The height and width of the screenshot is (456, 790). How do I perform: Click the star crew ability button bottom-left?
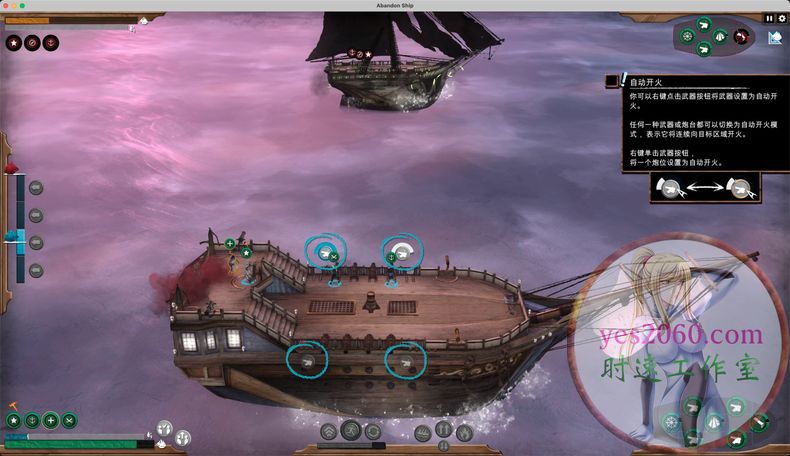14,421
